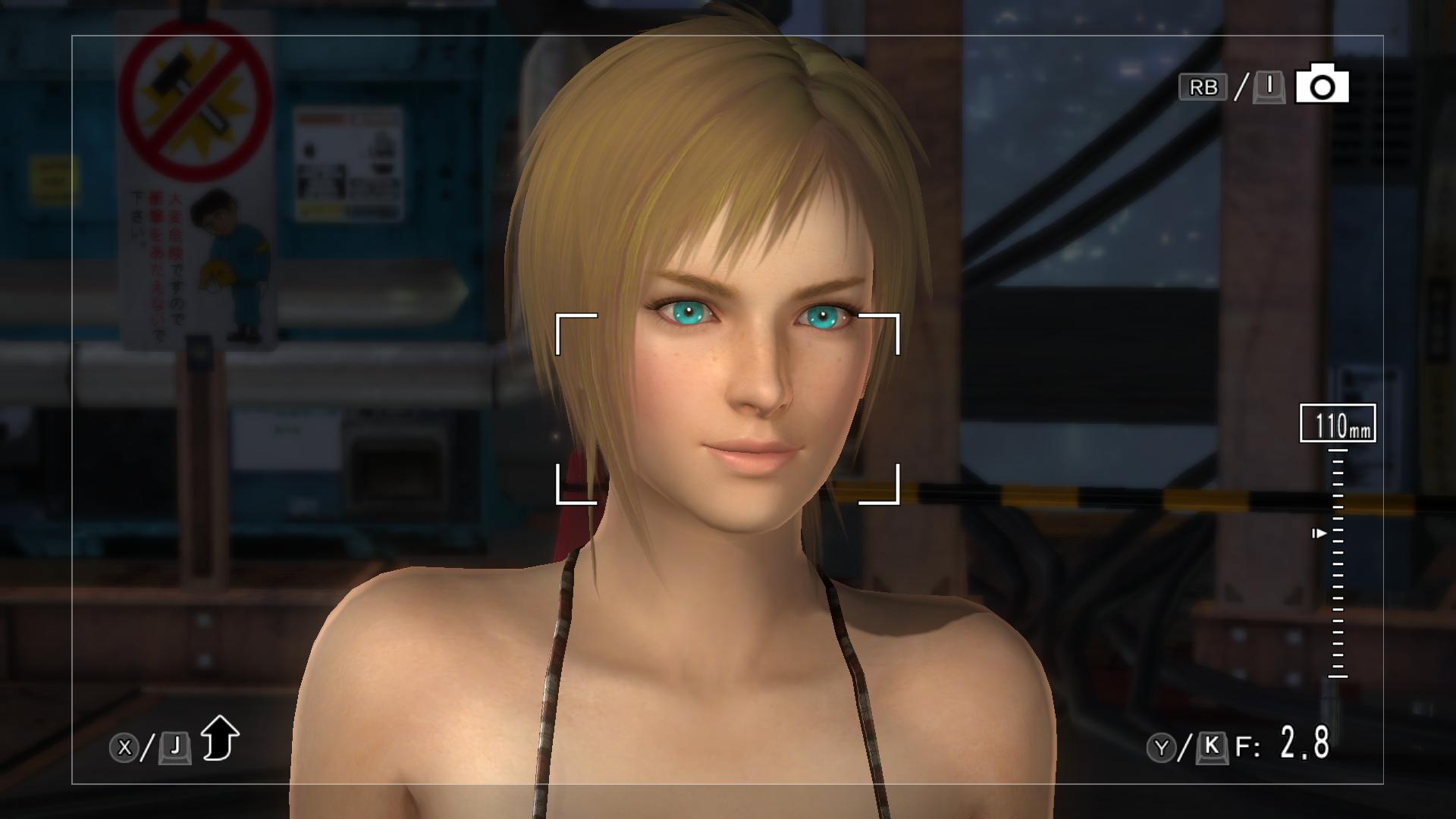Click the camera shutter icon
The height and width of the screenshot is (819, 1456).
(1322, 86)
